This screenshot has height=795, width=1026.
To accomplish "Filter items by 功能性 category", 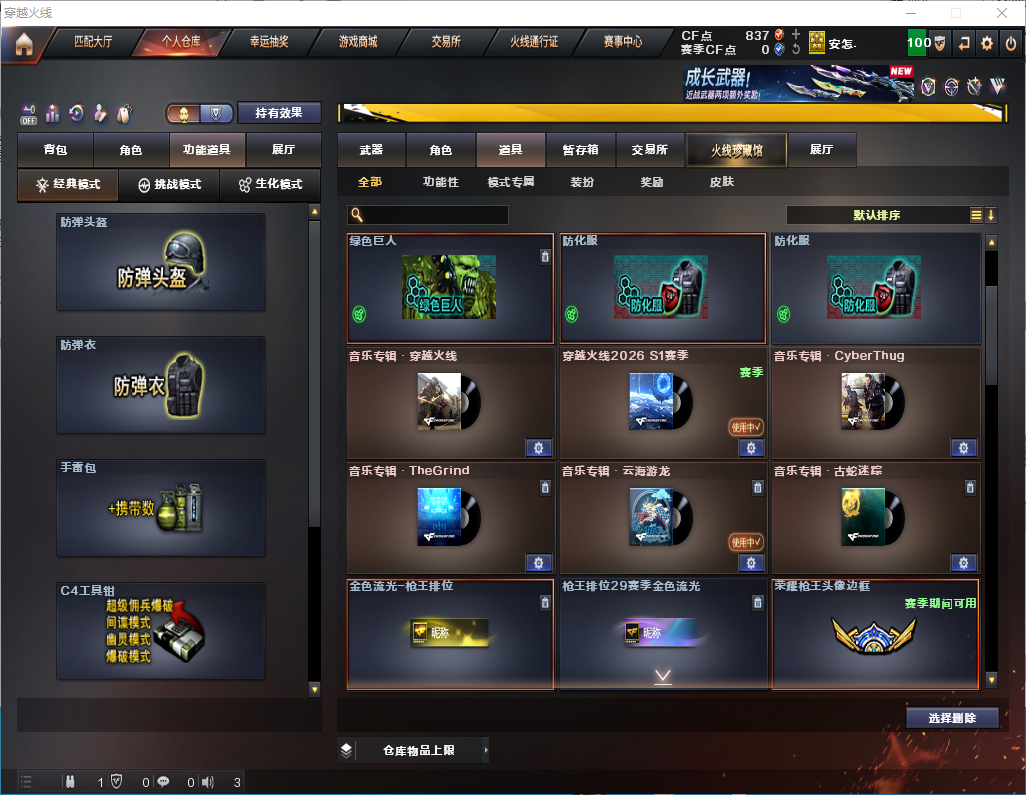I will 440,182.
